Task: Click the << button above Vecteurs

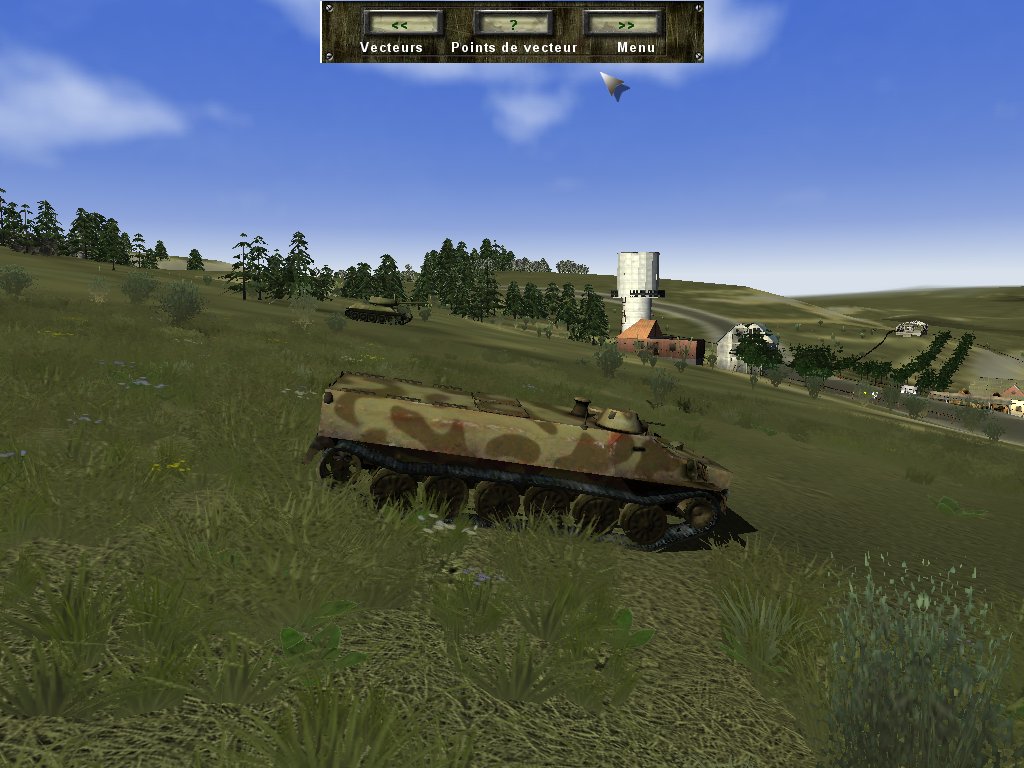Action: [403, 23]
